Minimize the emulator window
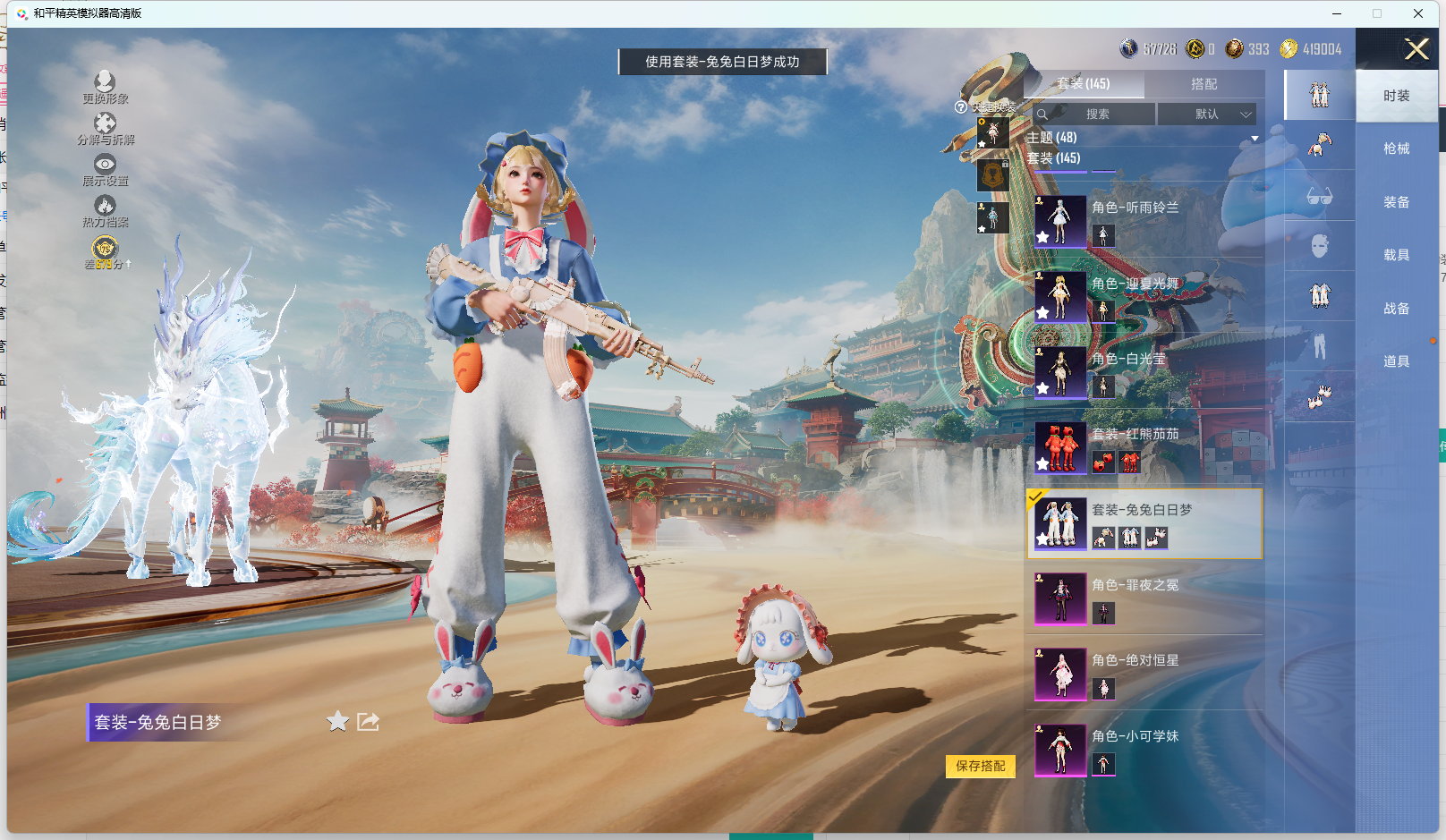1446x840 pixels. click(1337, 13)
